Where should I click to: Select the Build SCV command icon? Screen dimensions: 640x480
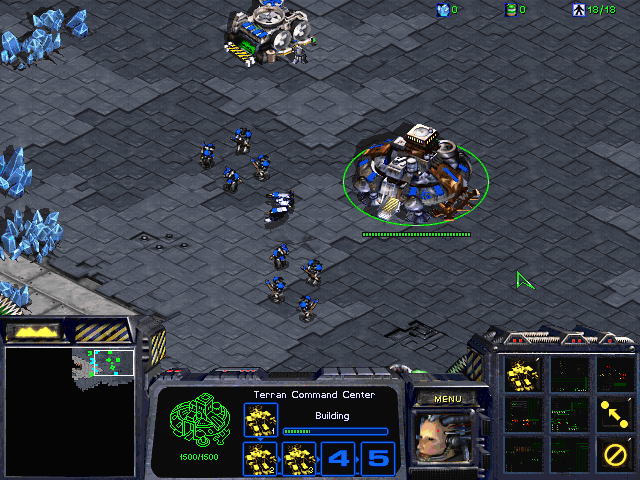click(x=522, y=375)
